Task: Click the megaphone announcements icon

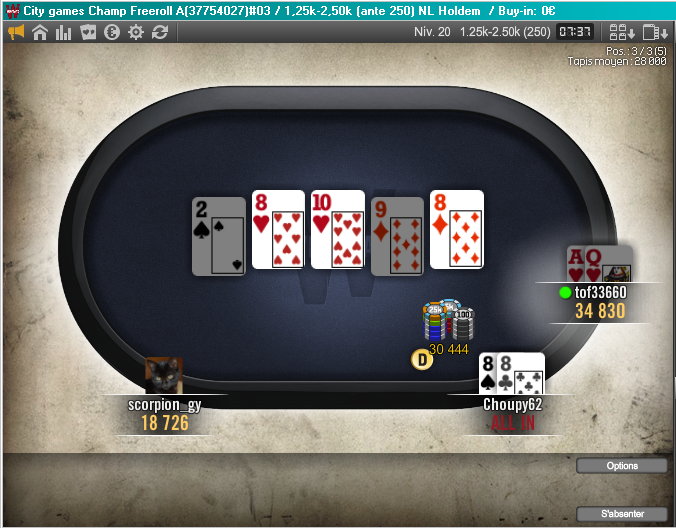Action: (16, 32)
